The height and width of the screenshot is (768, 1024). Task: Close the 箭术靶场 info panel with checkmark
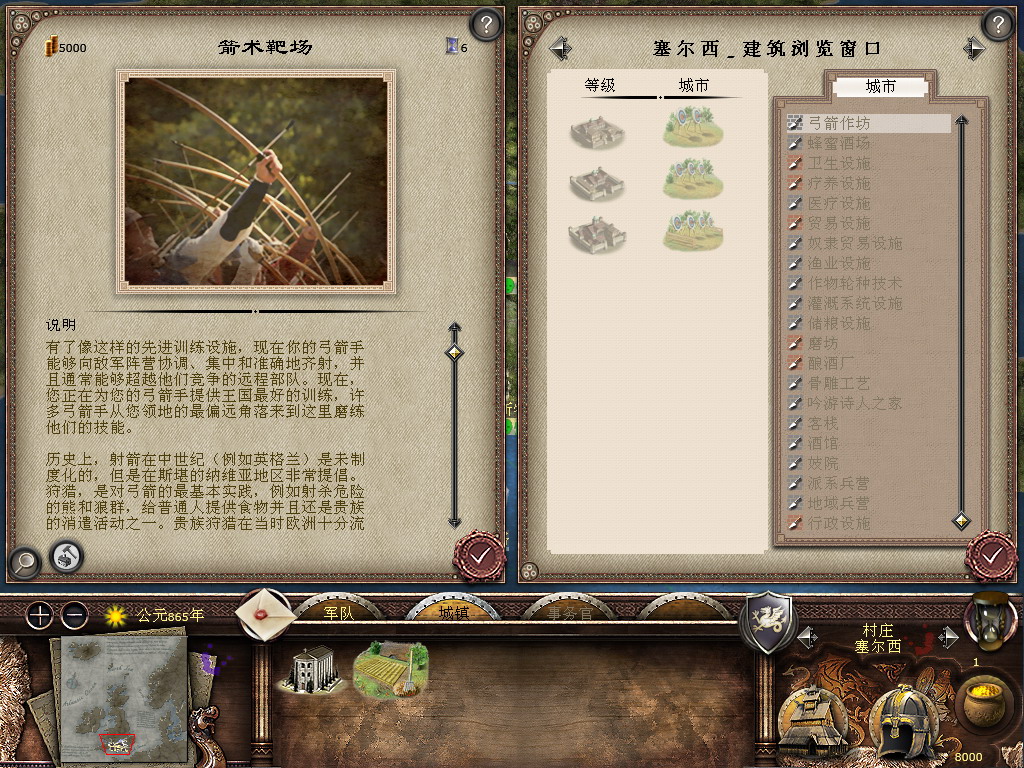coord(478,554)
